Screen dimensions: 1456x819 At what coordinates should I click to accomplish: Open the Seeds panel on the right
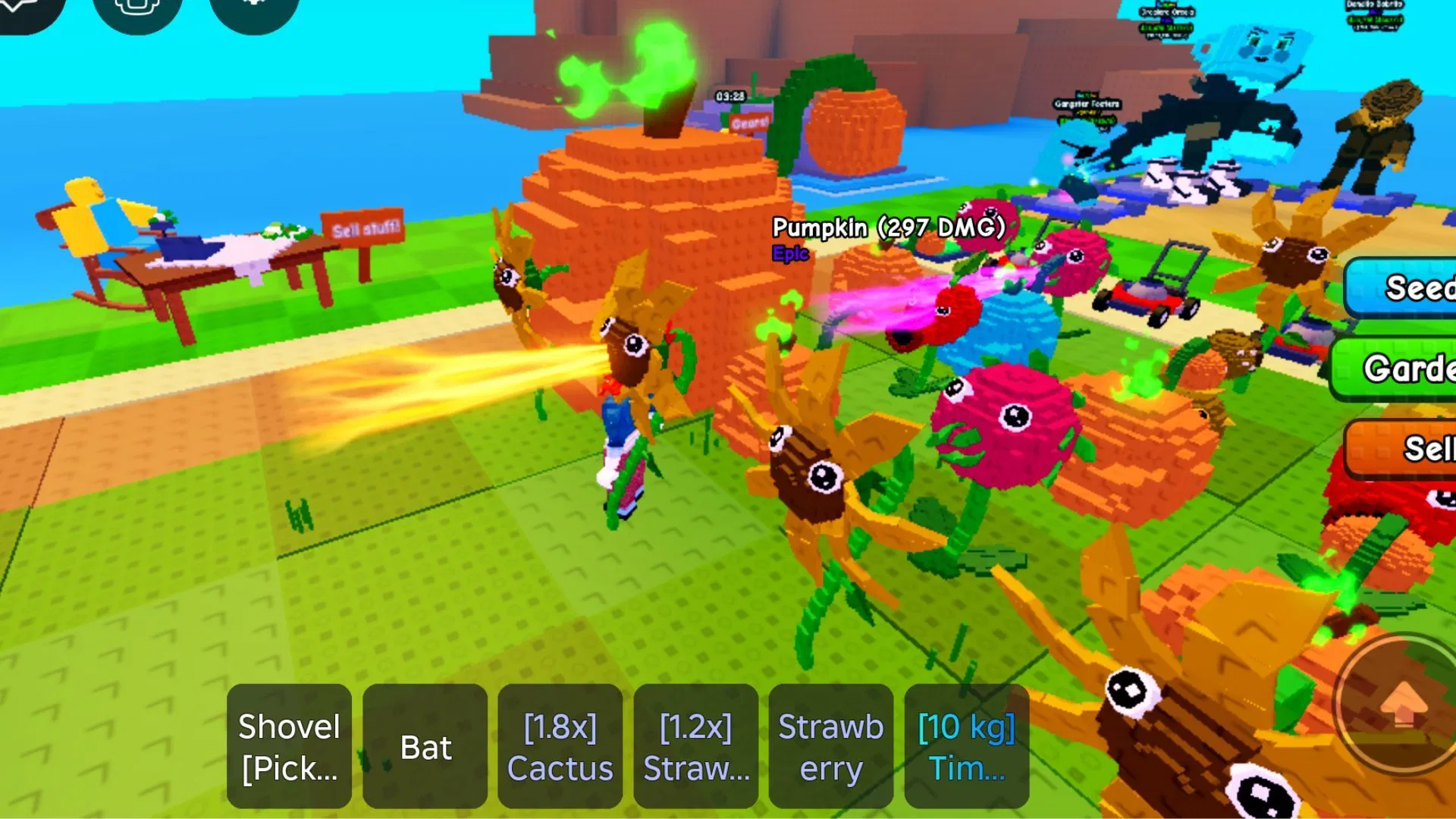[1420, 288]
